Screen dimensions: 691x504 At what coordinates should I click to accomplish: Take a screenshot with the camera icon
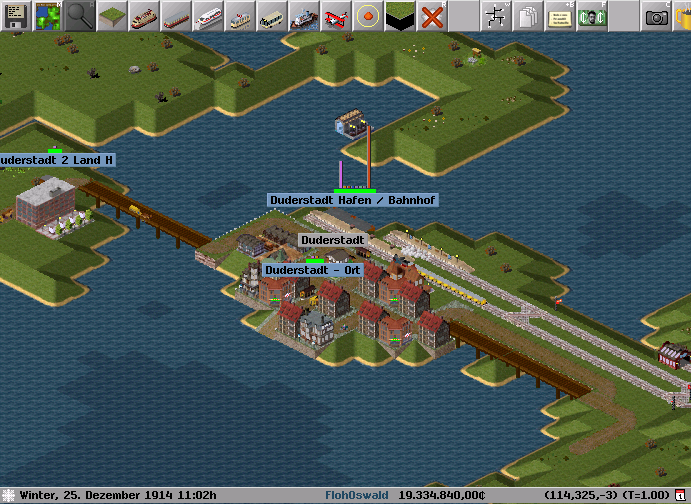[x=656, y=15]
